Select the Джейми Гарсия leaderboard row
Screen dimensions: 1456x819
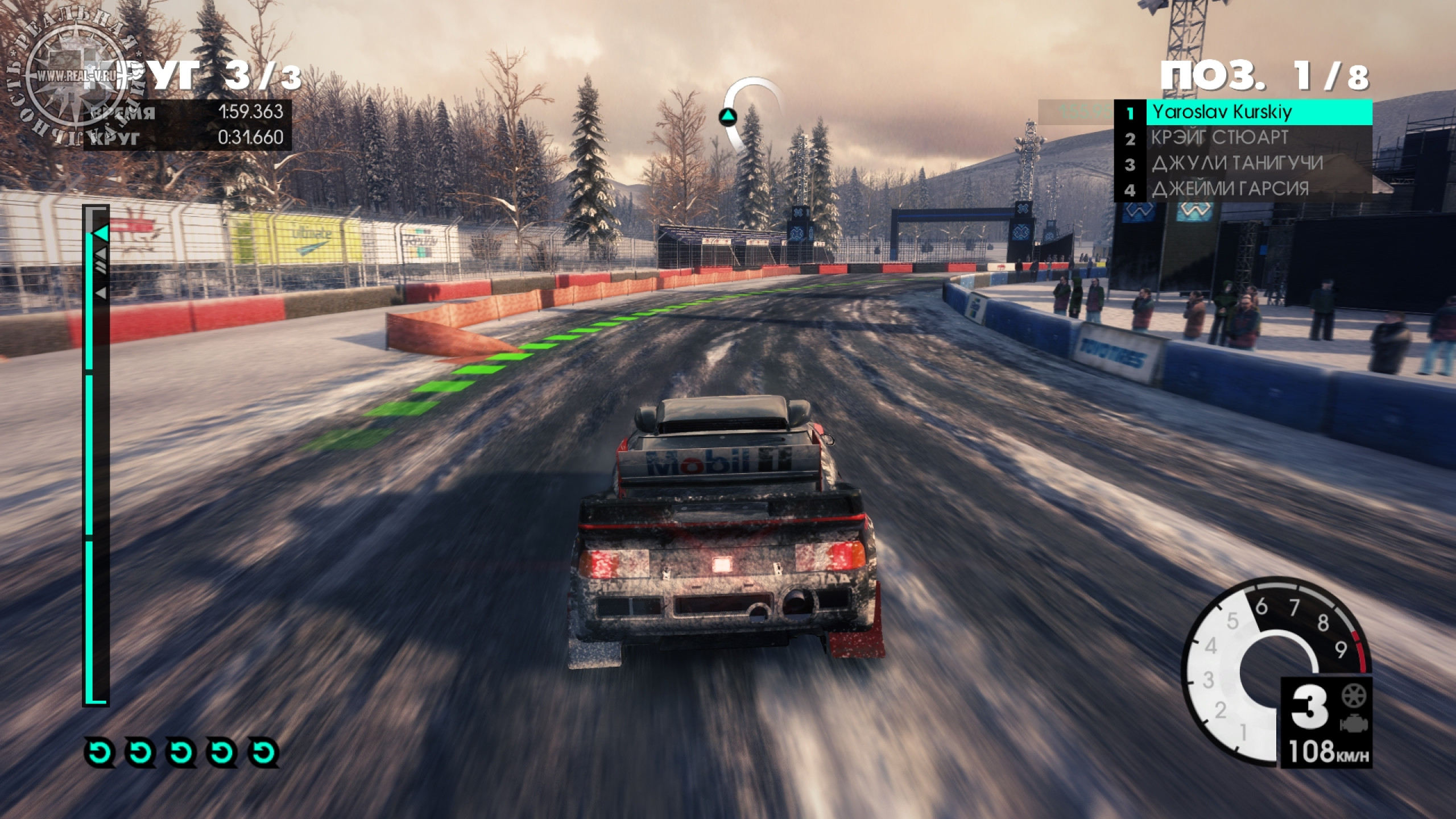1243,189
